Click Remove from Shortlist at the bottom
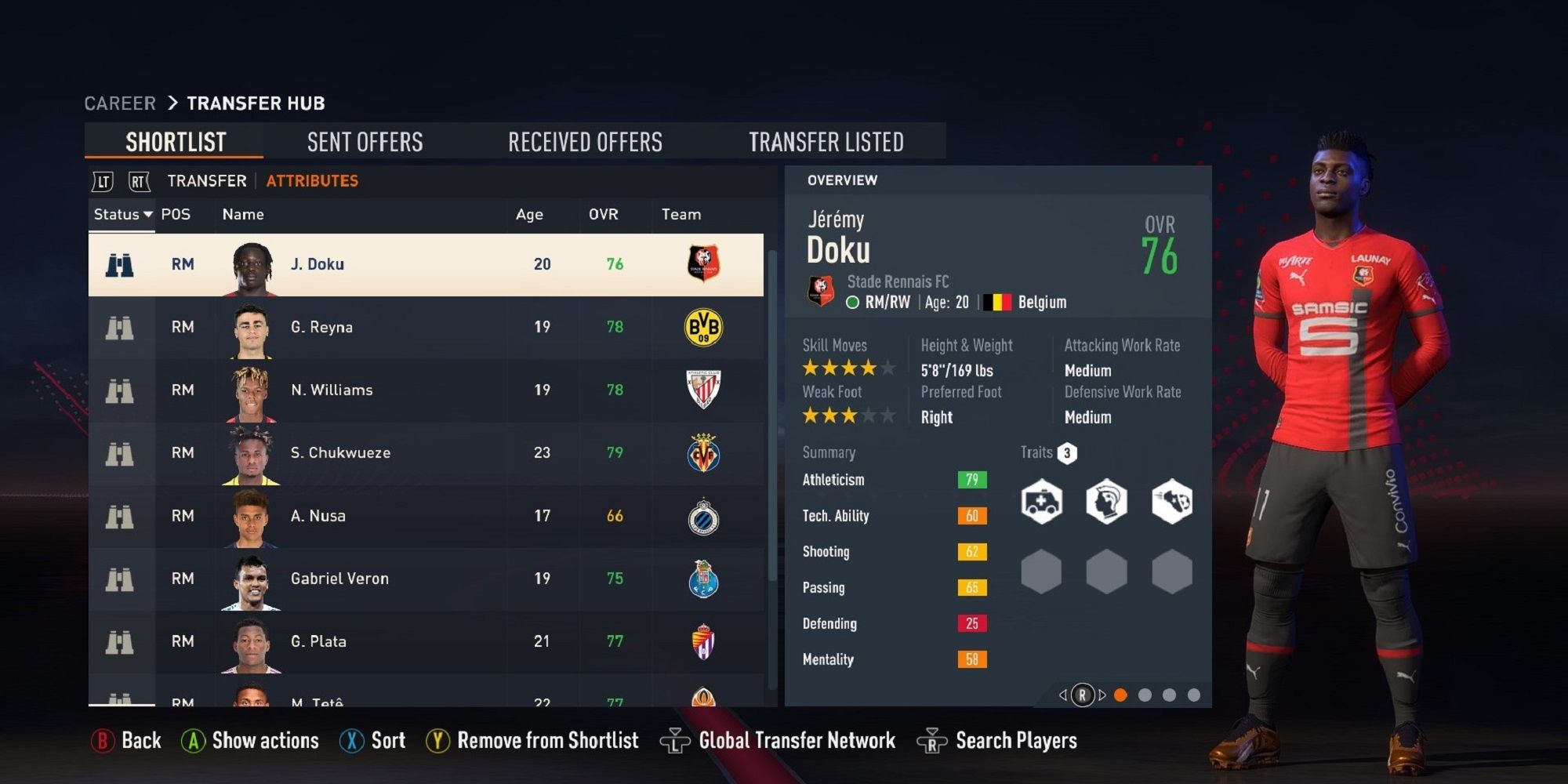The image size is (1568, 784). coord(548,739)
